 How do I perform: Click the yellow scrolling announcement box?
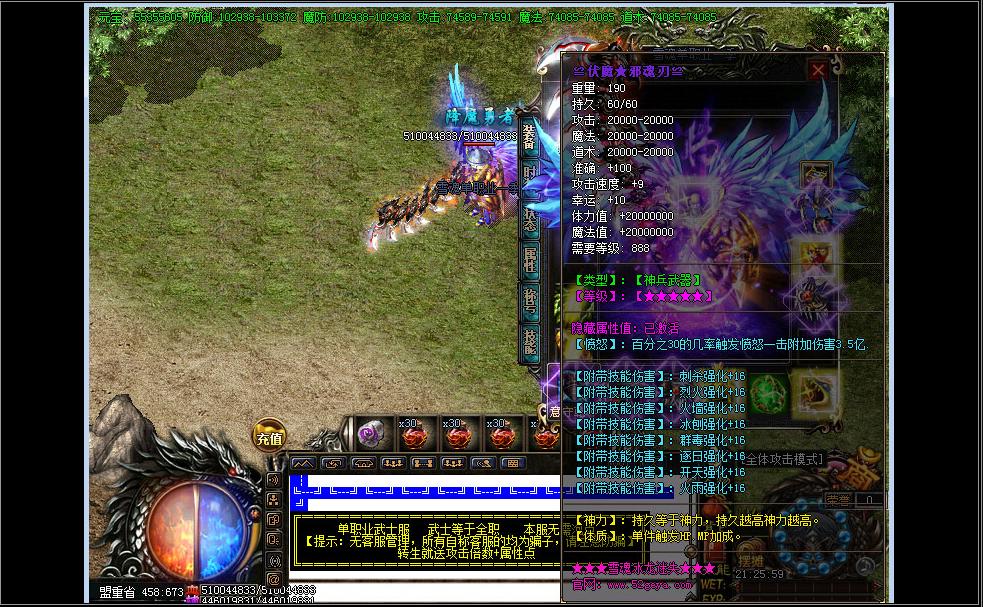(x=420, y=538)
